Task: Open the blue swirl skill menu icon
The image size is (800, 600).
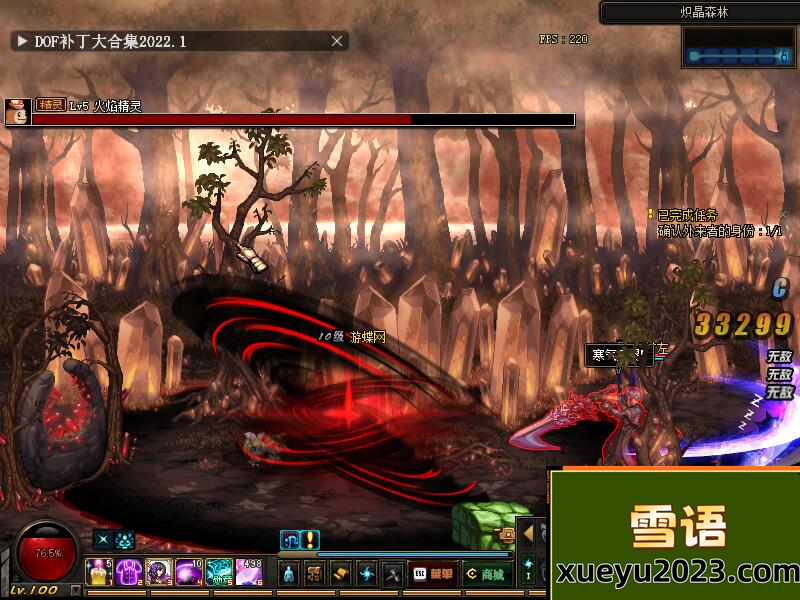Action: 367,574
